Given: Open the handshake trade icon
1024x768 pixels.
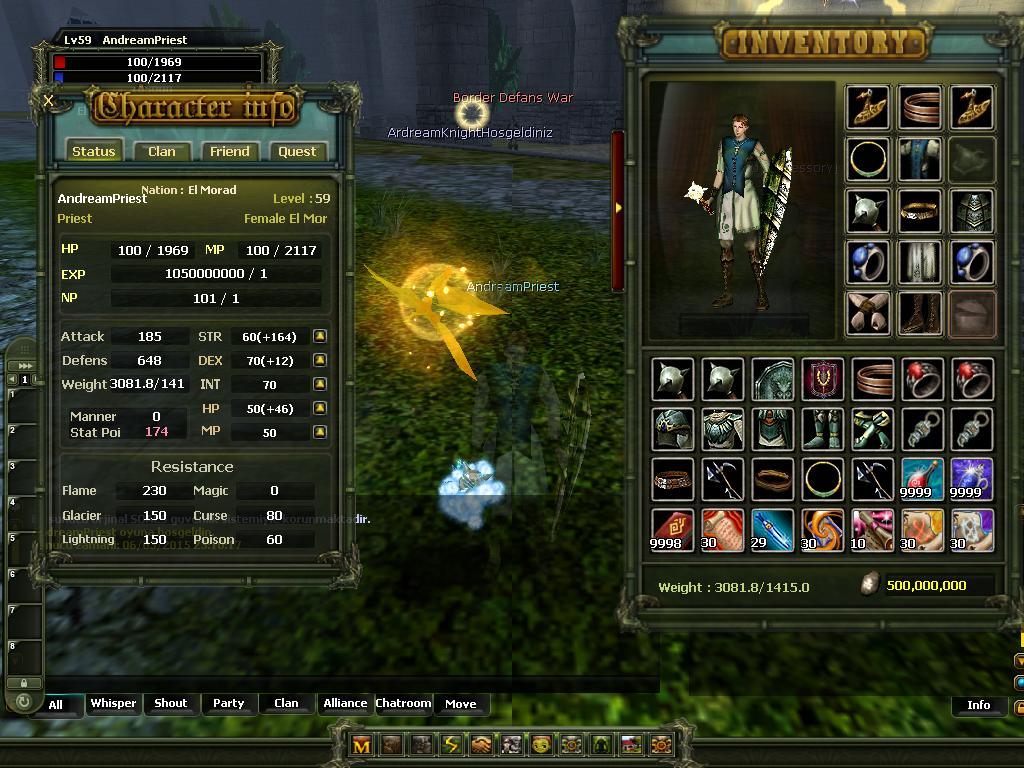Looking at the screenshot, I should 481,745.
